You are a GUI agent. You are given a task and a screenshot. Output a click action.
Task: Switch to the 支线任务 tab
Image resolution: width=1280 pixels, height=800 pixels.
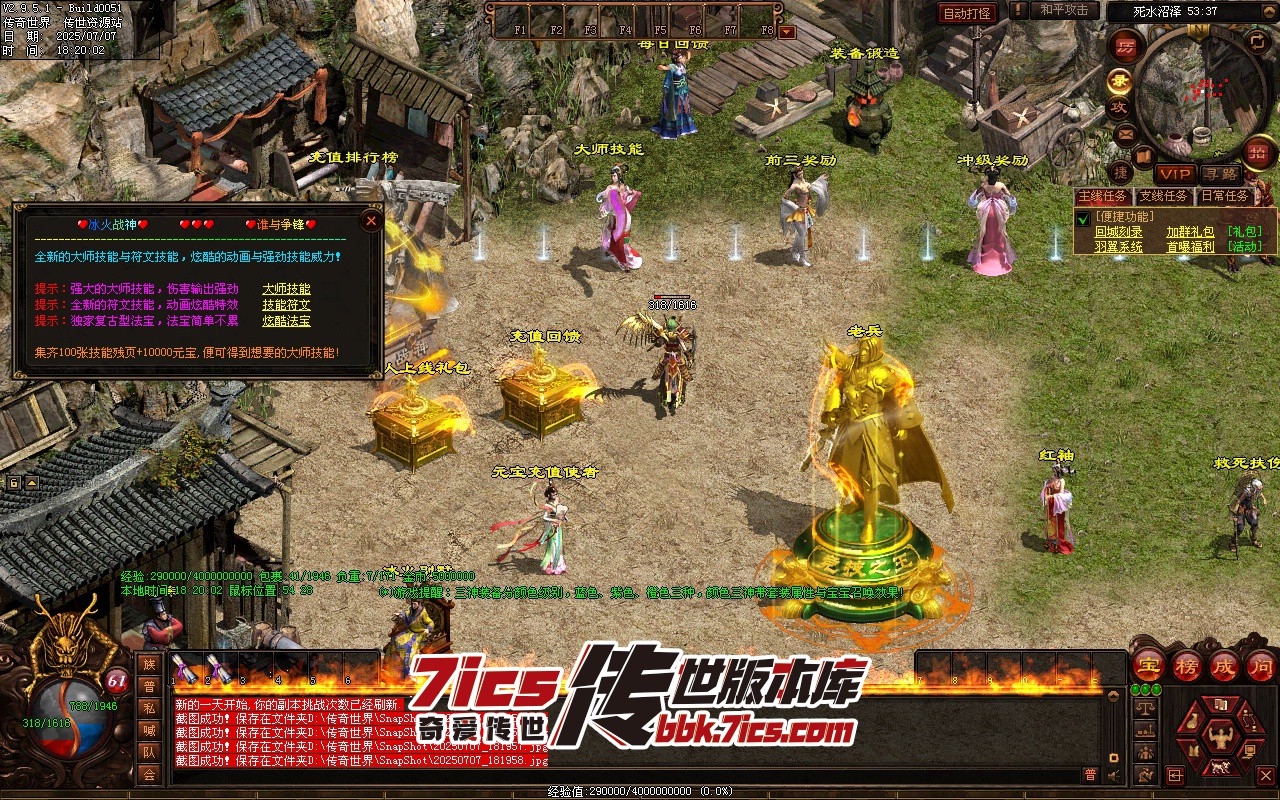click(1164, 196)
